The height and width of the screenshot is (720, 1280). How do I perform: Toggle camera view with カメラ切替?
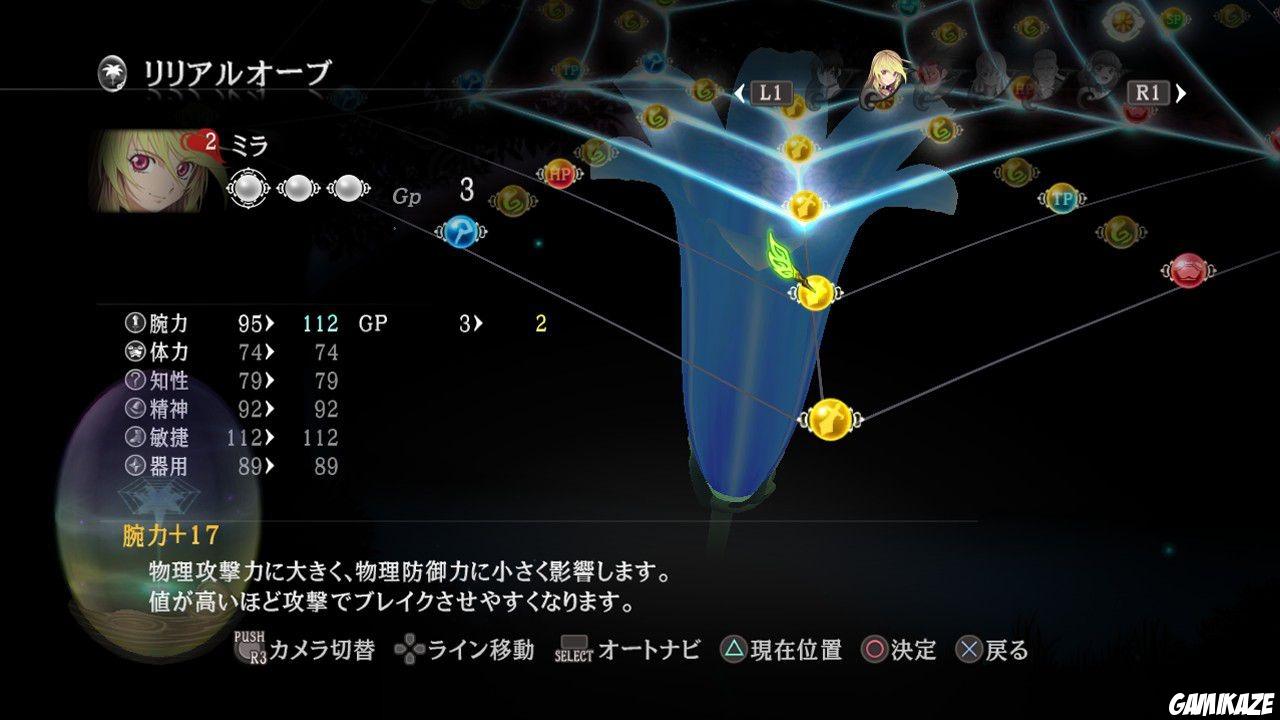point(310,649)
